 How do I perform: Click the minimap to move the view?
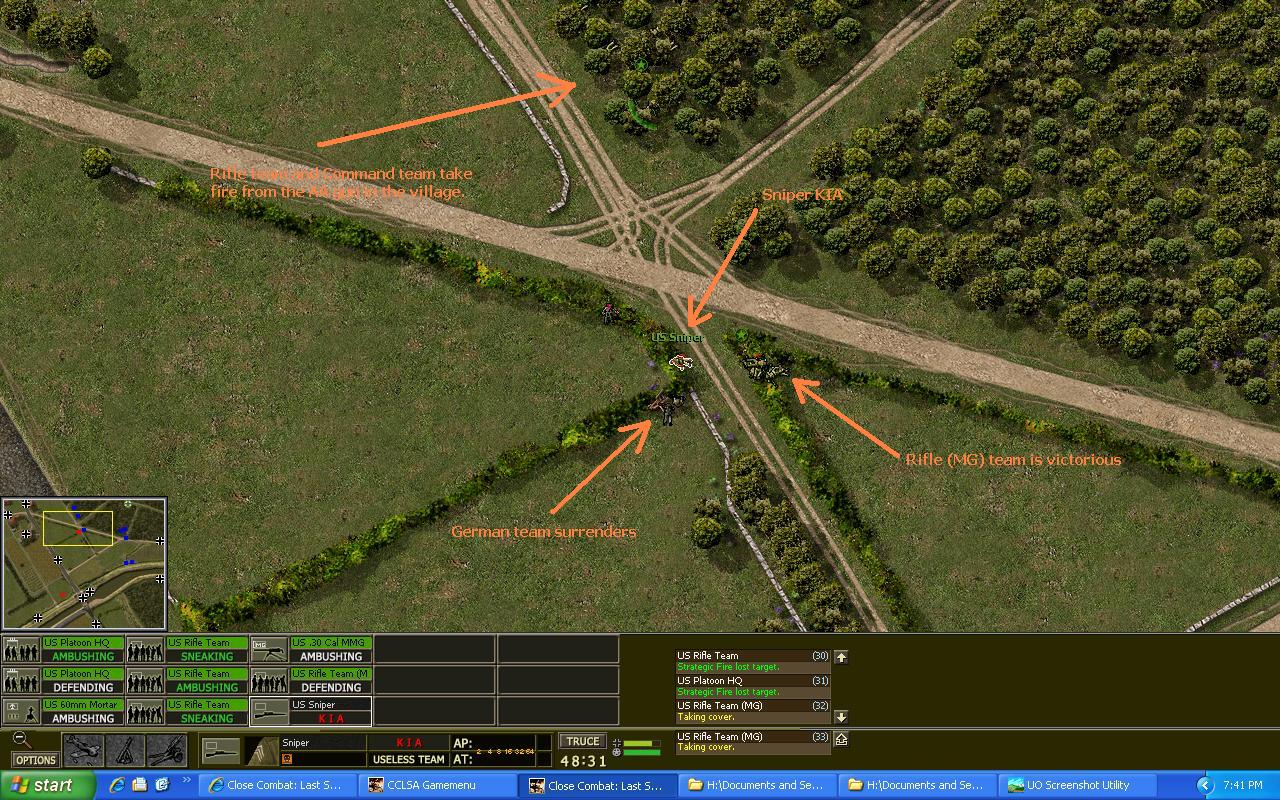click(84, 564)
